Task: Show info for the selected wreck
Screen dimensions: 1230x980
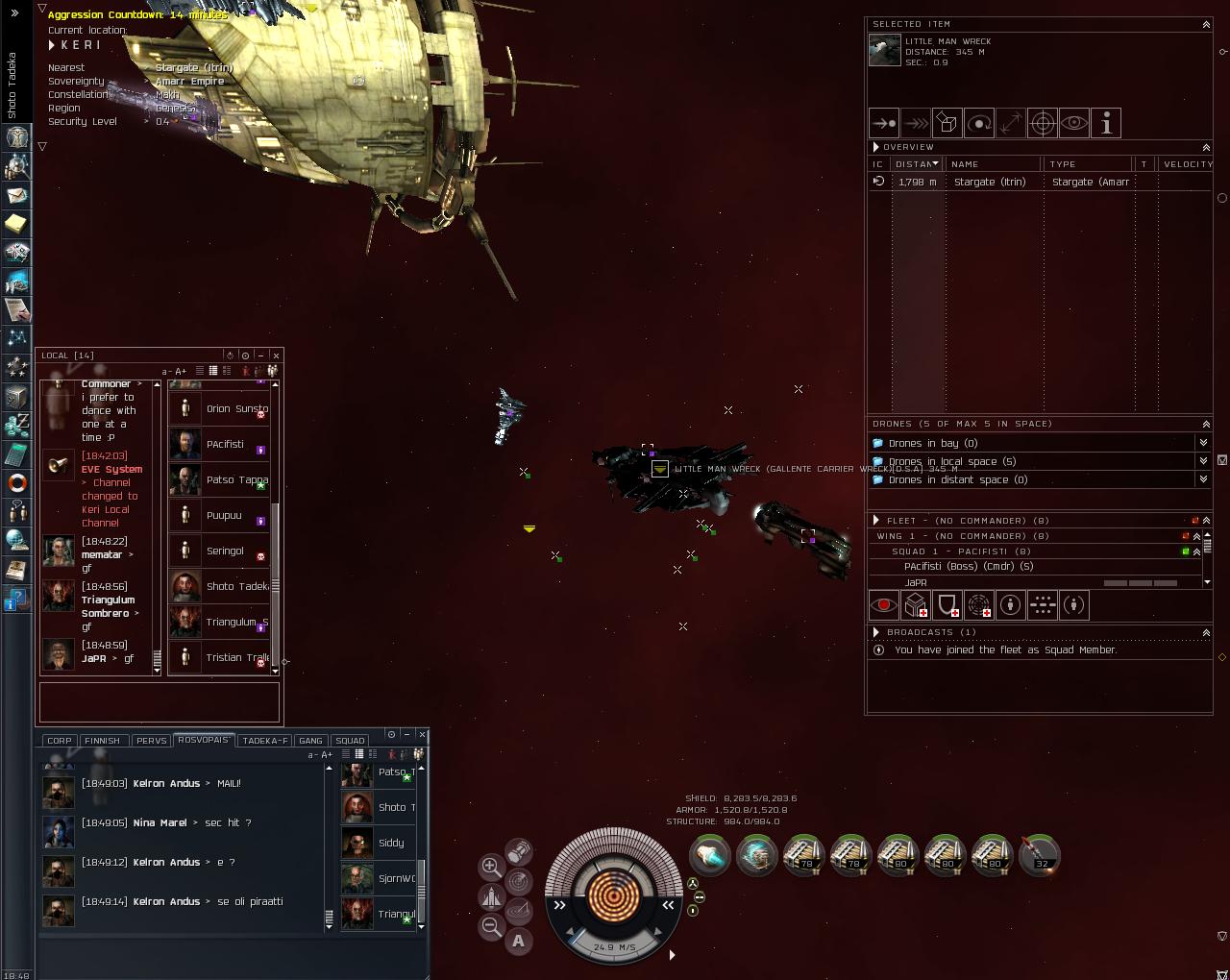Action: [x=1106, y=123]
